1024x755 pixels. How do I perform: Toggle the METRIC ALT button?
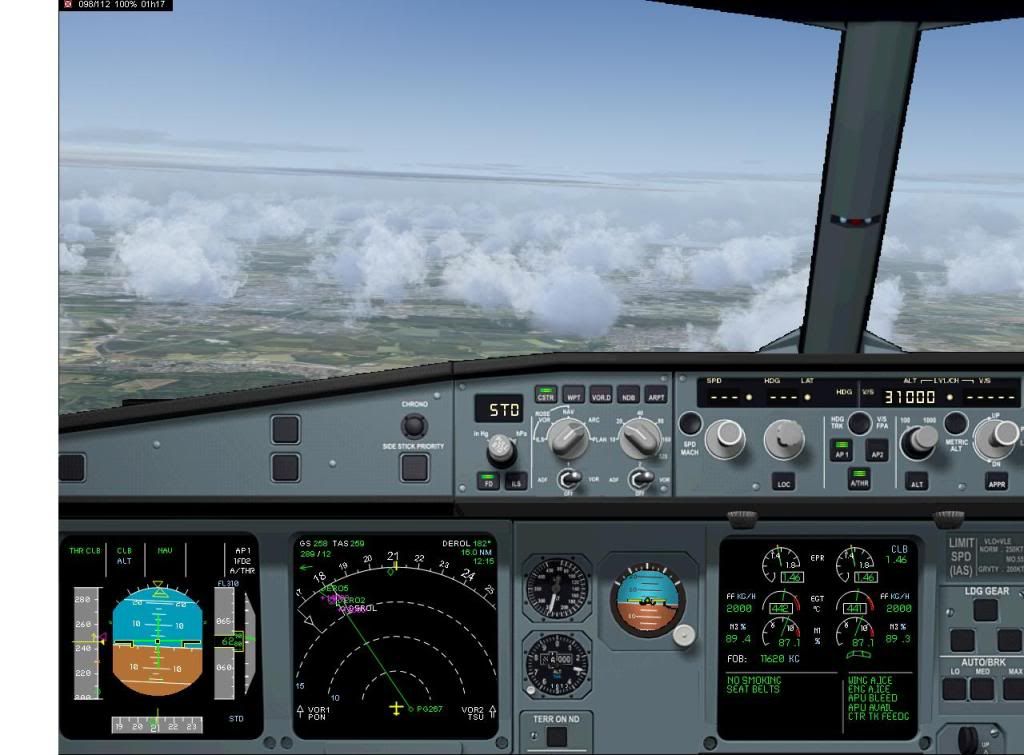[x=956, y=423]
